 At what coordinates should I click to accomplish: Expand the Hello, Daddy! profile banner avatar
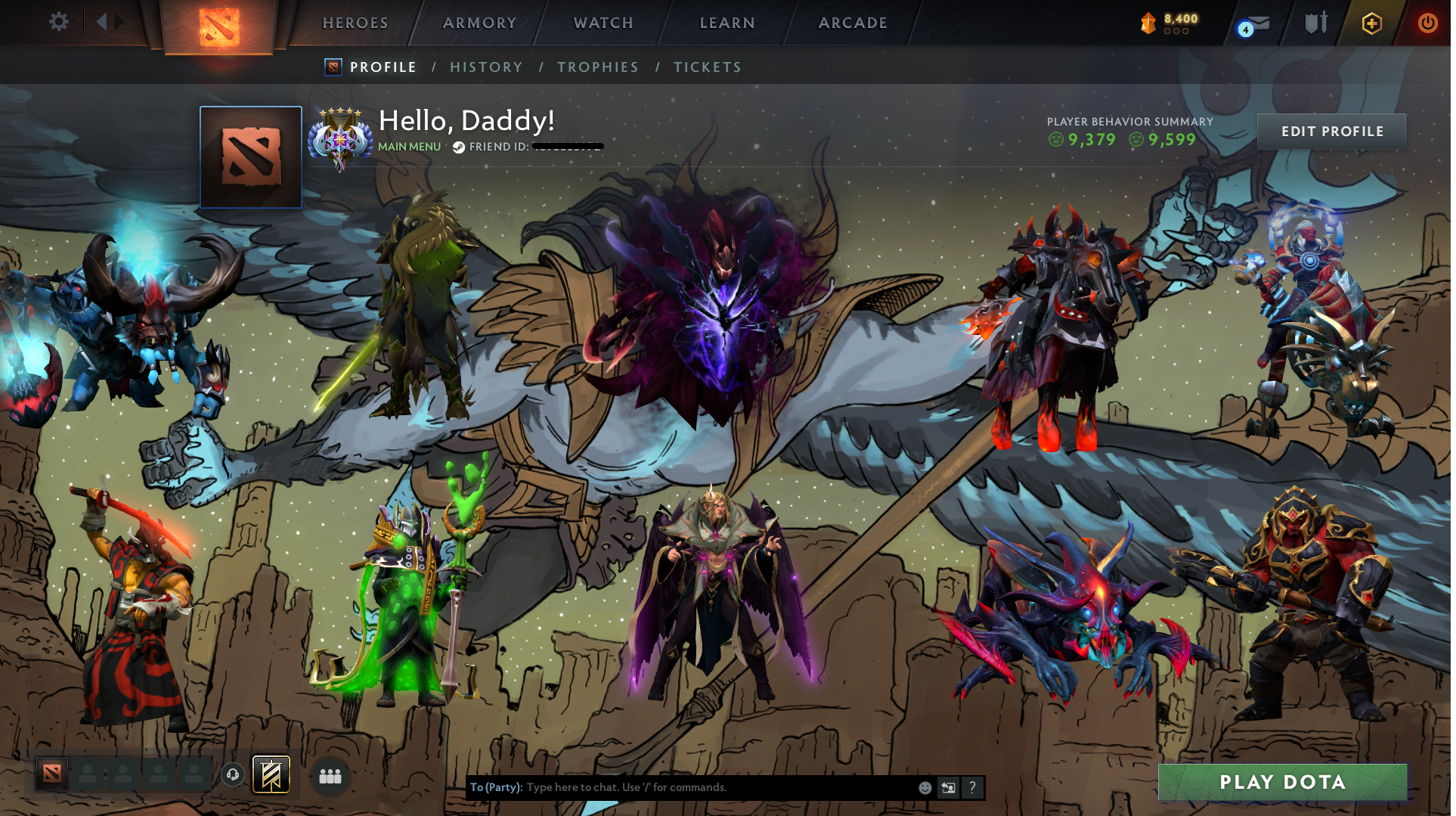point(250,157)
